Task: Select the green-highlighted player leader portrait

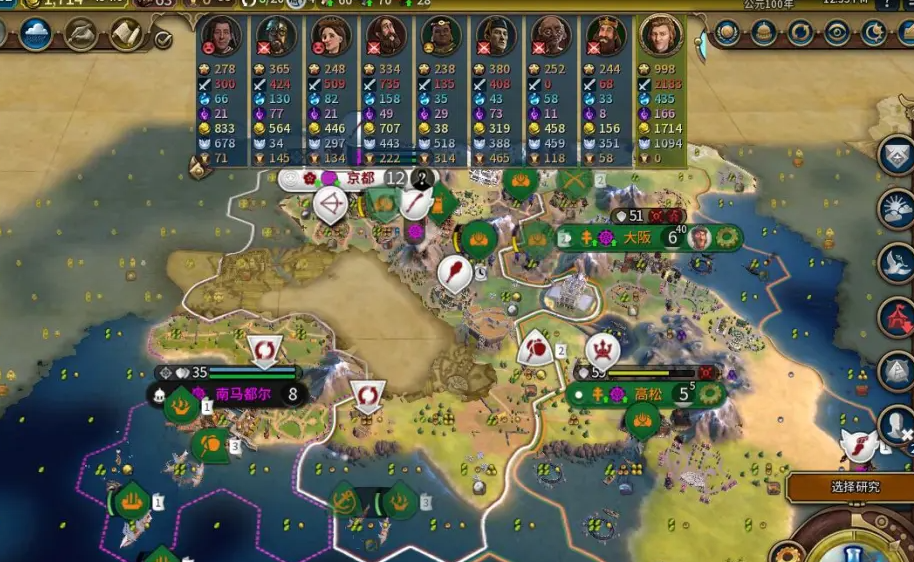Action: 660,35
